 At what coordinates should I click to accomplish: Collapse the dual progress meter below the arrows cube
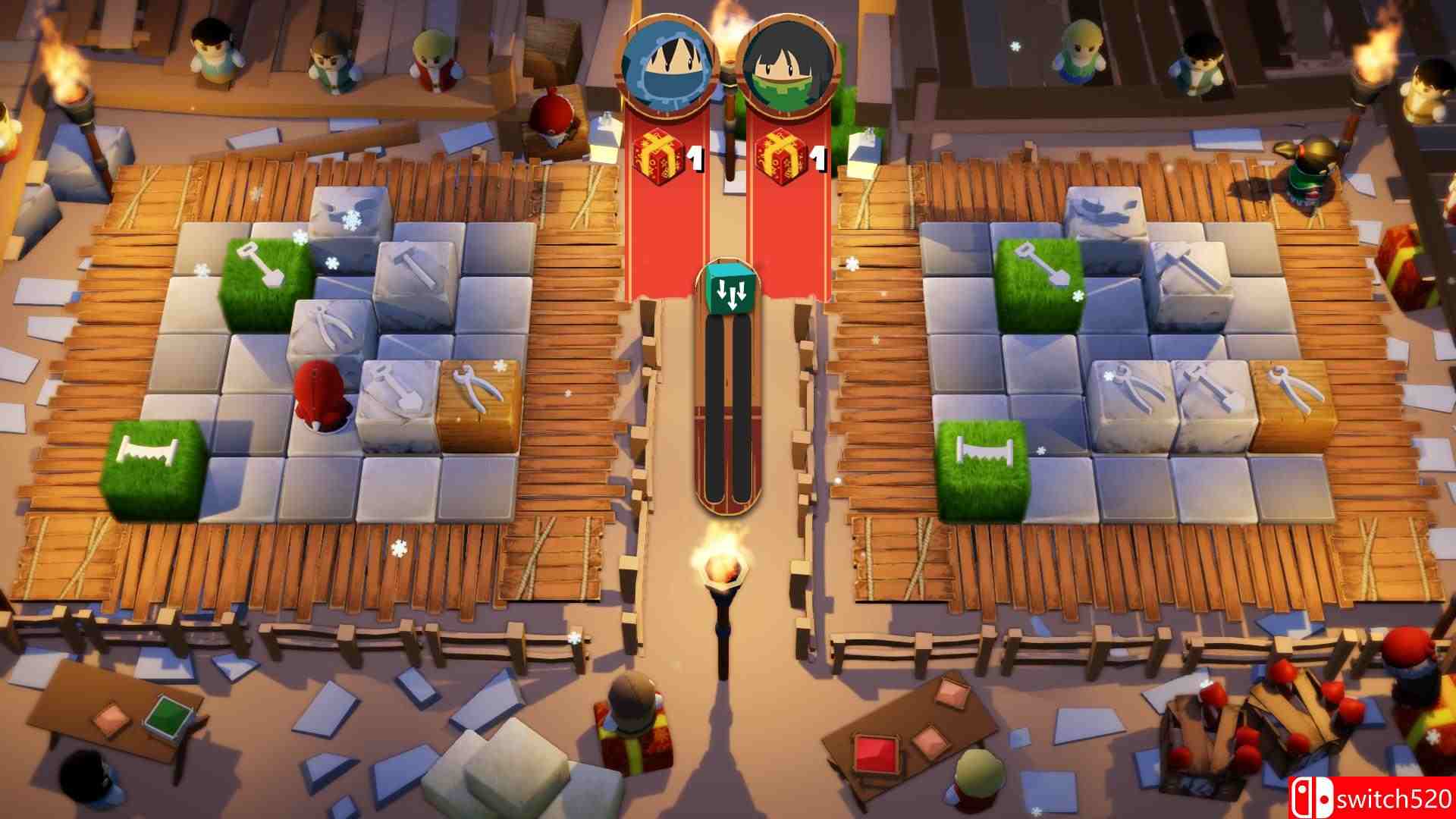(x=726, y=409)
